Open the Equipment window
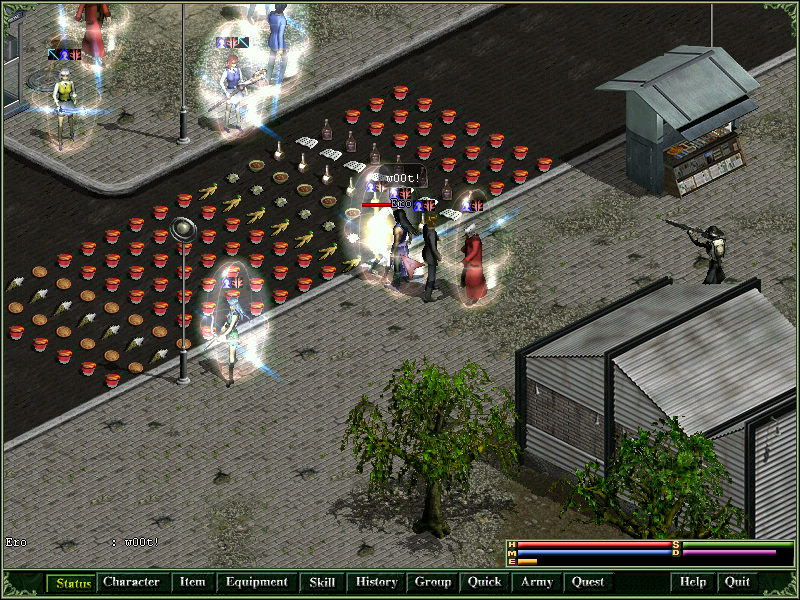Viewport: 800px width, 600px height. pos(256,582)
